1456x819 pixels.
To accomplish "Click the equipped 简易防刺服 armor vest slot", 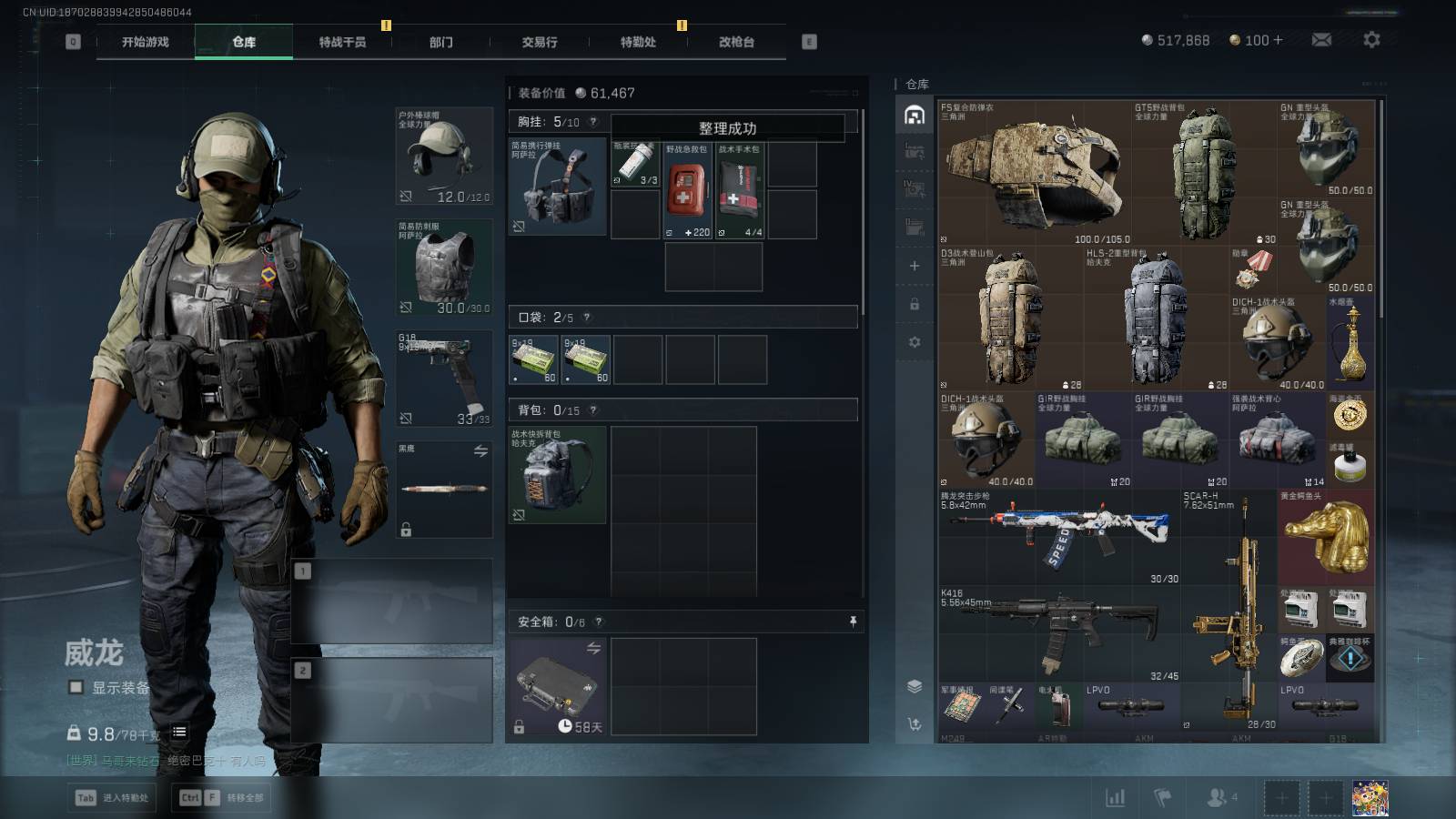I will pos(444,268).
